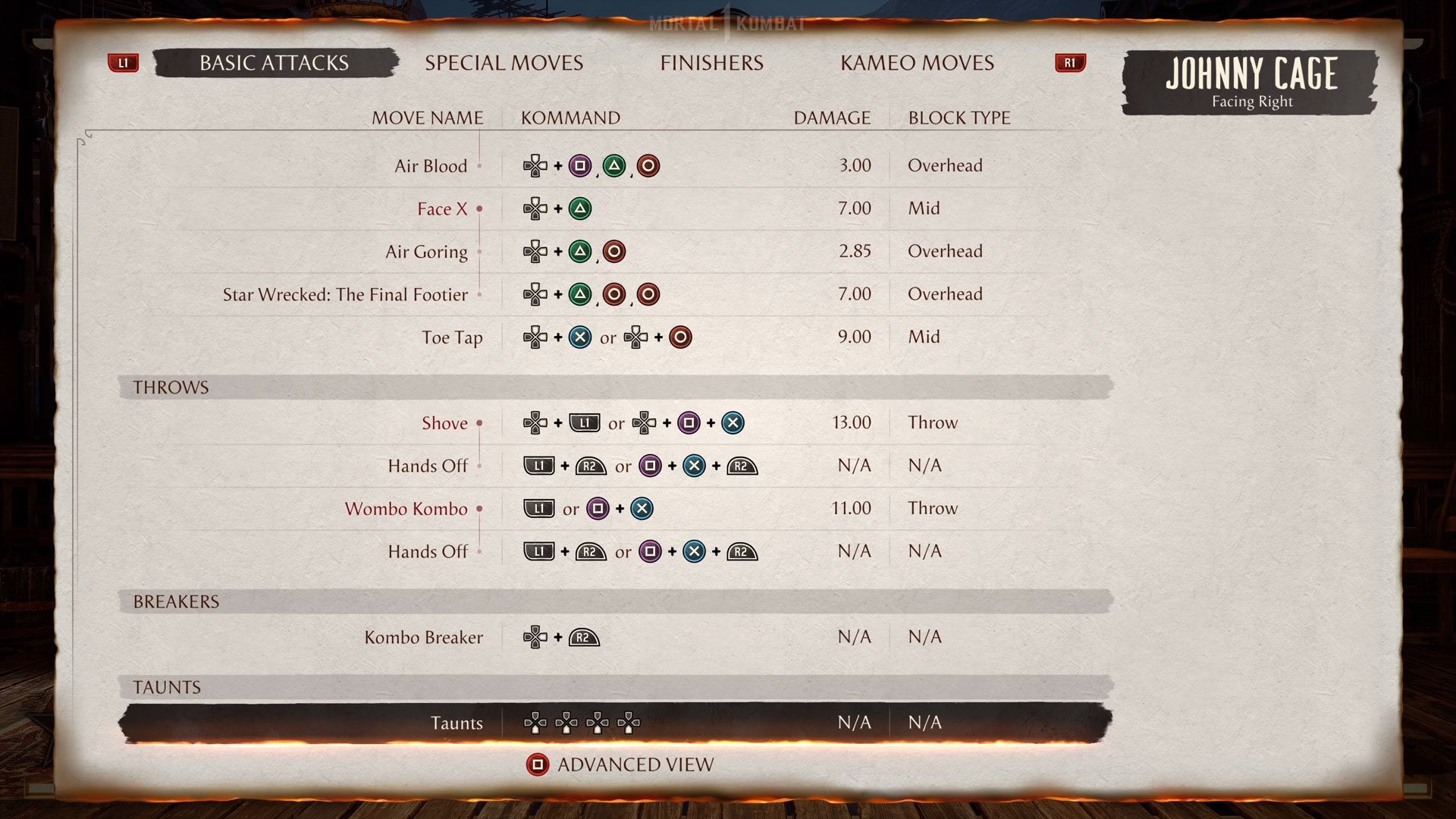Click the square icon in the Shove command
Image resolution: width=1456 pixels, height=819 pixels.
tap(689, 423)
